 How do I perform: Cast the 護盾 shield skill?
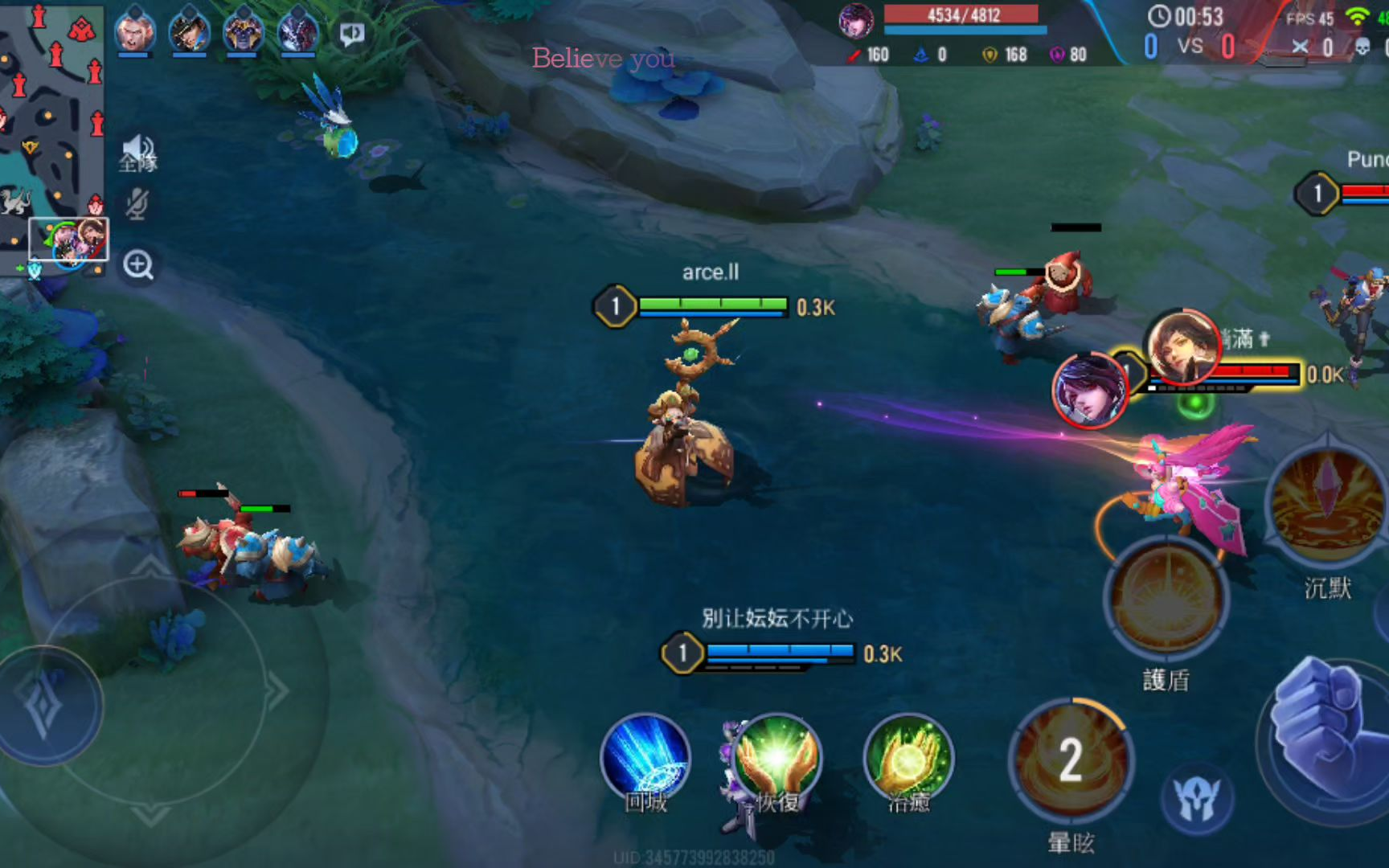1166,599
